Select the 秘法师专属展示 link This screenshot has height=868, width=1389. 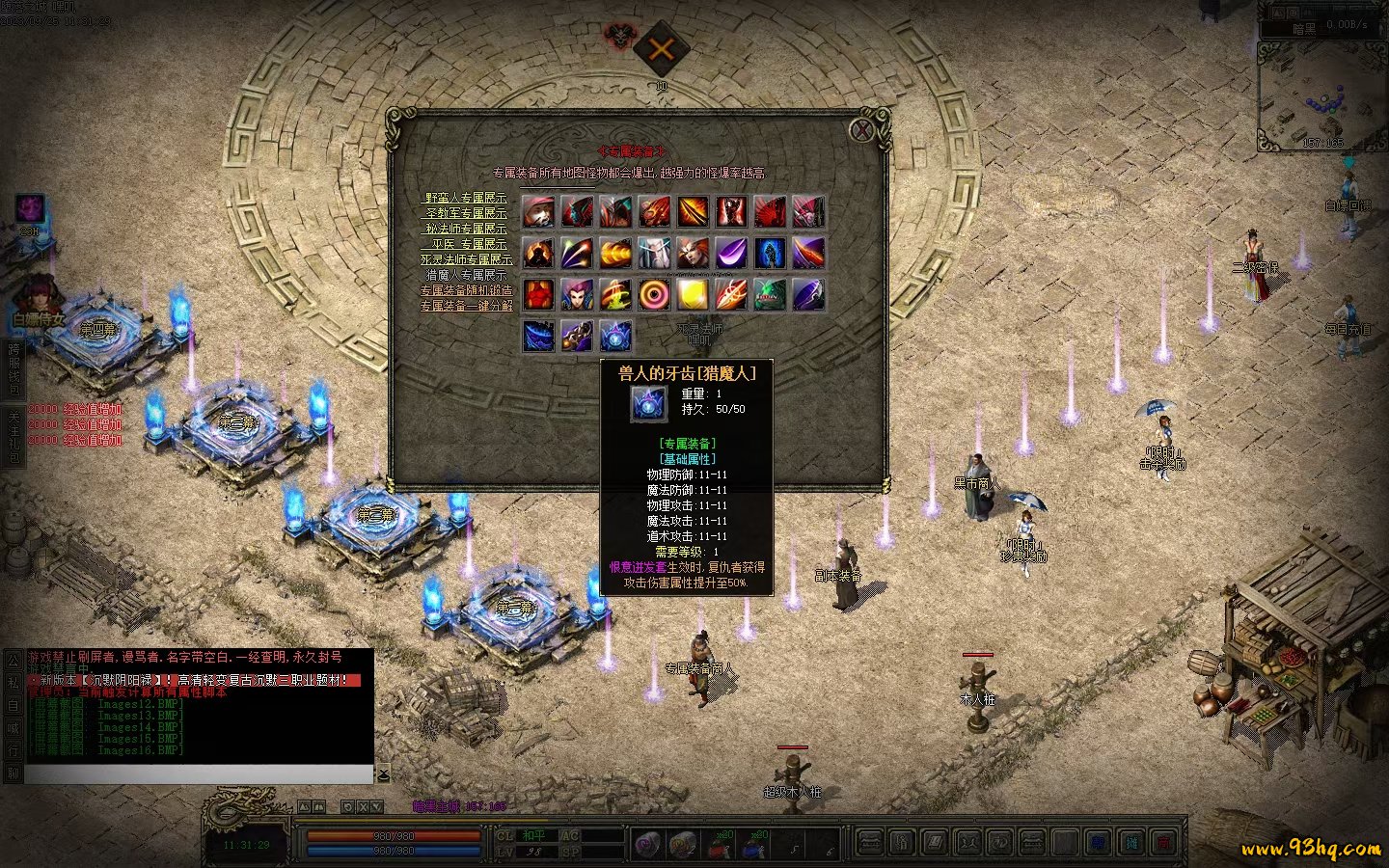pyautogui.click(x=467, y=229)
